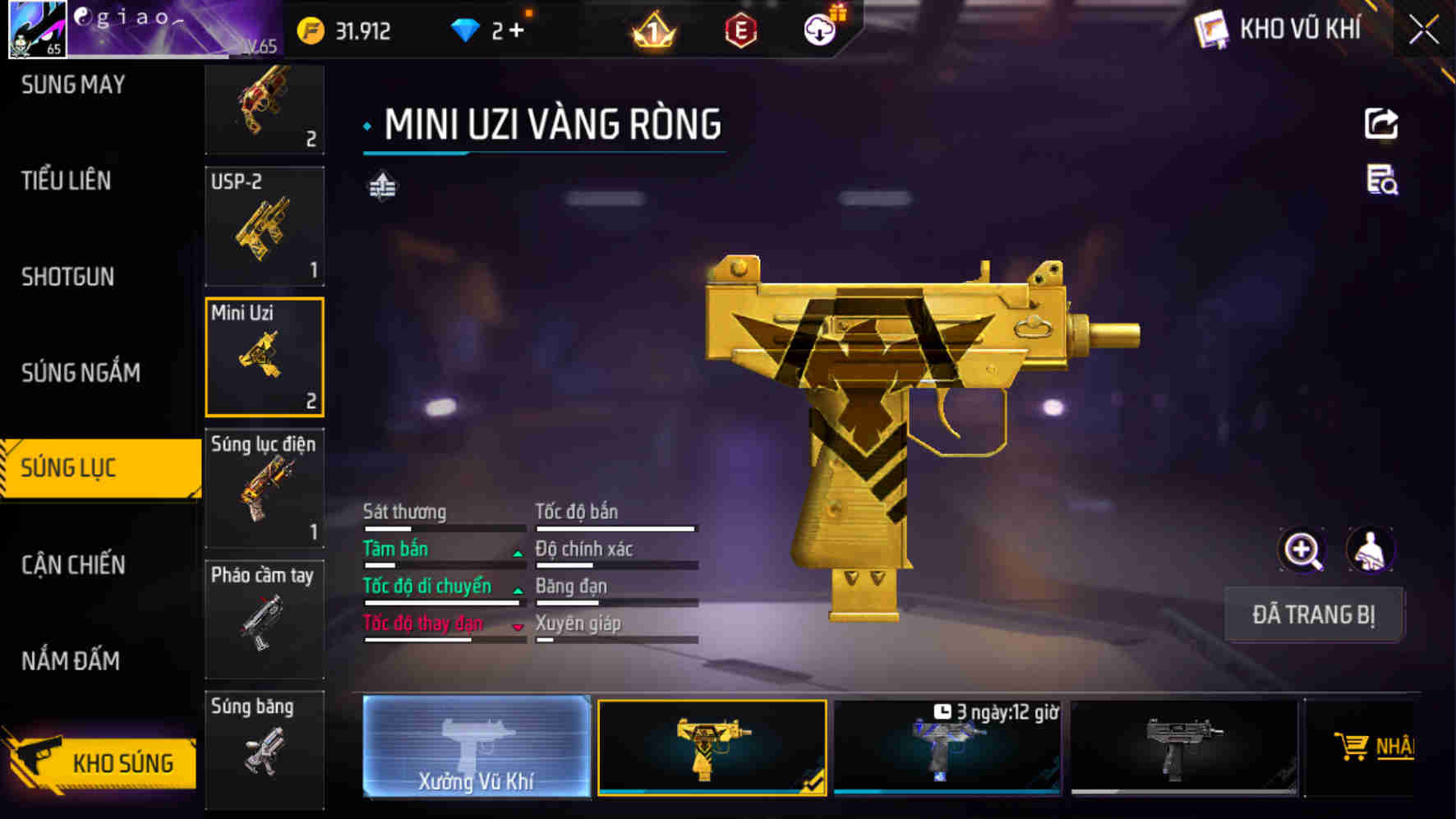Close the weapon vault screen
Viewport: 1456px width, 819px height.
(x=1424, y=31)
